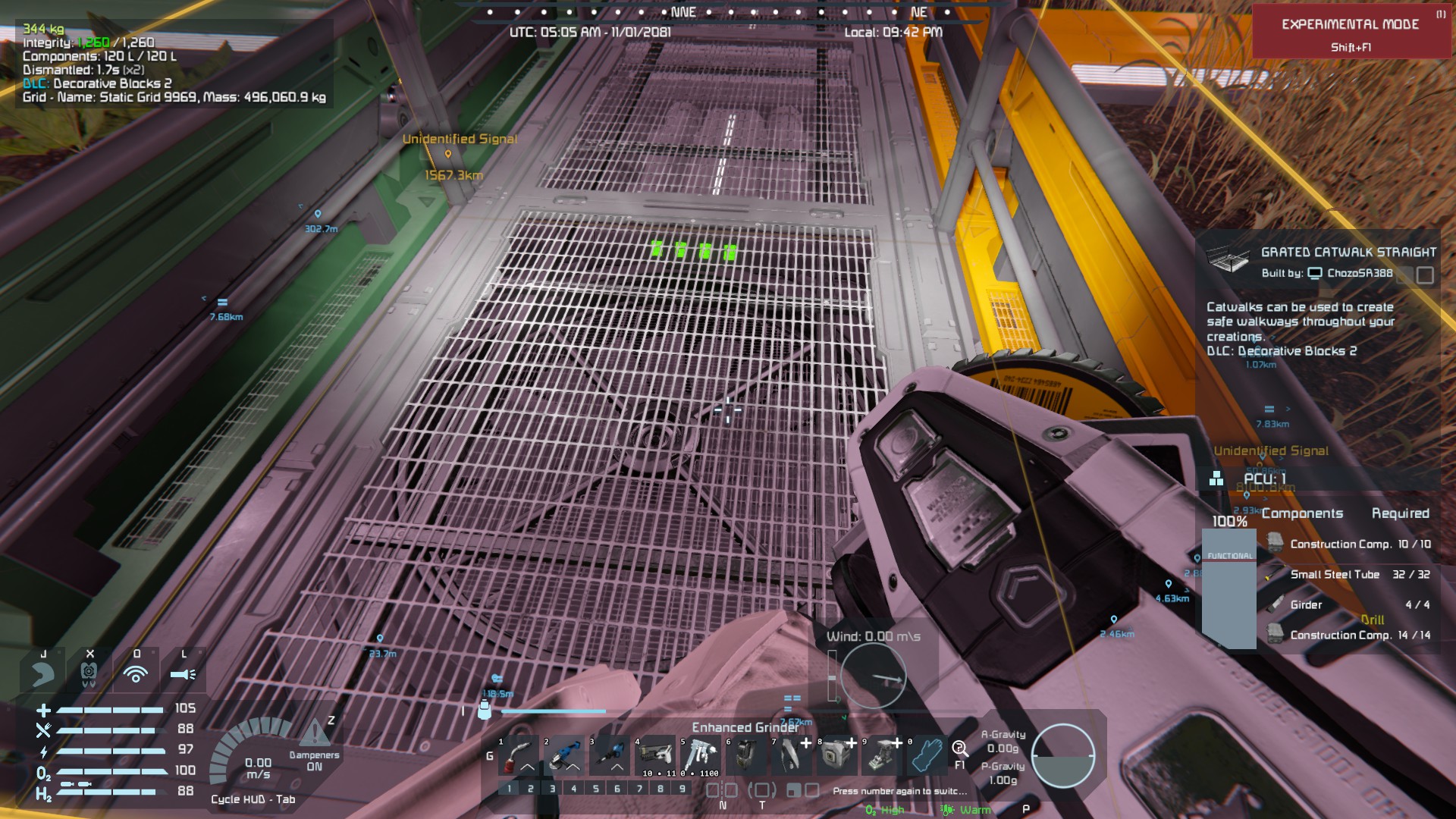
Task: Choose the grey block in slot 8
Action: [837, 755]
